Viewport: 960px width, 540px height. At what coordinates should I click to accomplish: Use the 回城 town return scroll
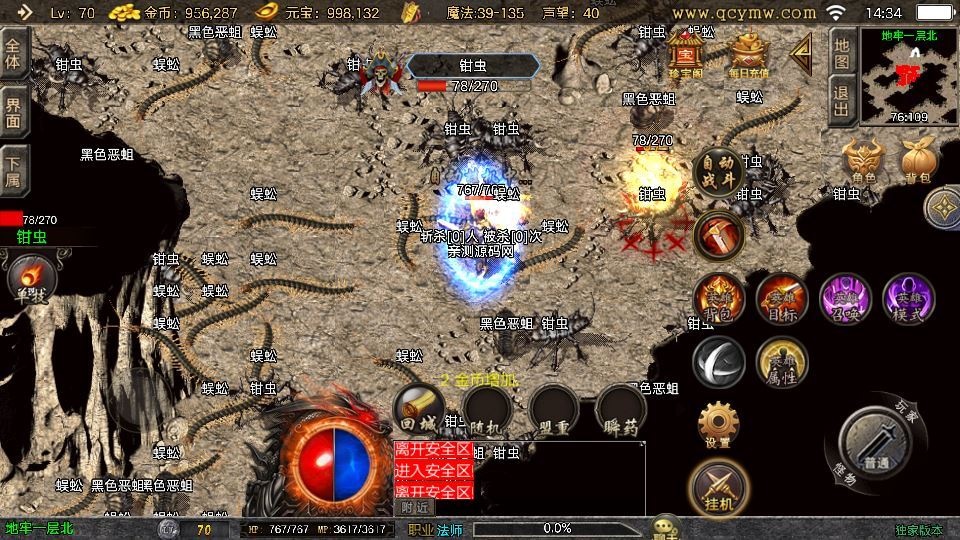(x=419, y=412)
